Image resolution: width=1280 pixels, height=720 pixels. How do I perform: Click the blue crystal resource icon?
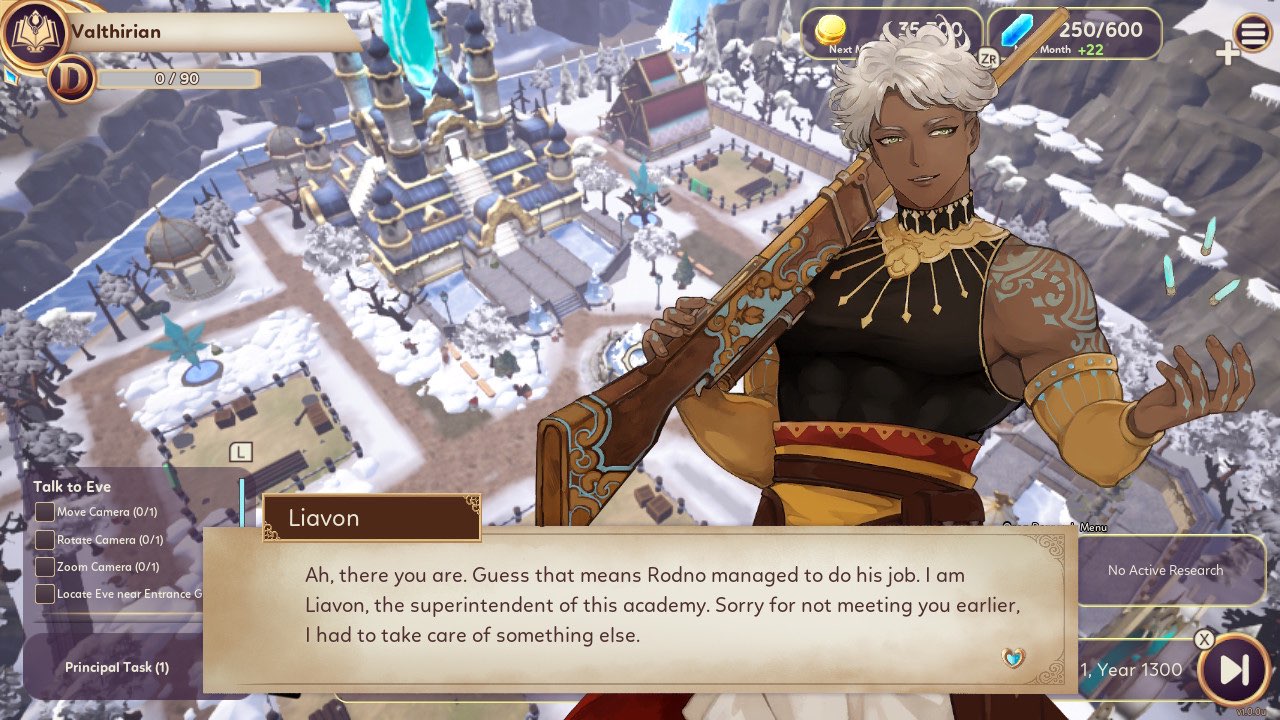pos(1016,32)
